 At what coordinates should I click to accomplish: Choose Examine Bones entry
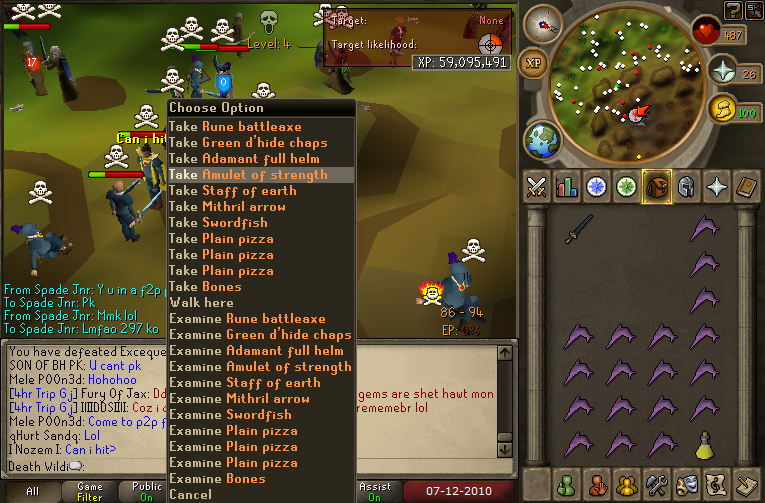220,479
